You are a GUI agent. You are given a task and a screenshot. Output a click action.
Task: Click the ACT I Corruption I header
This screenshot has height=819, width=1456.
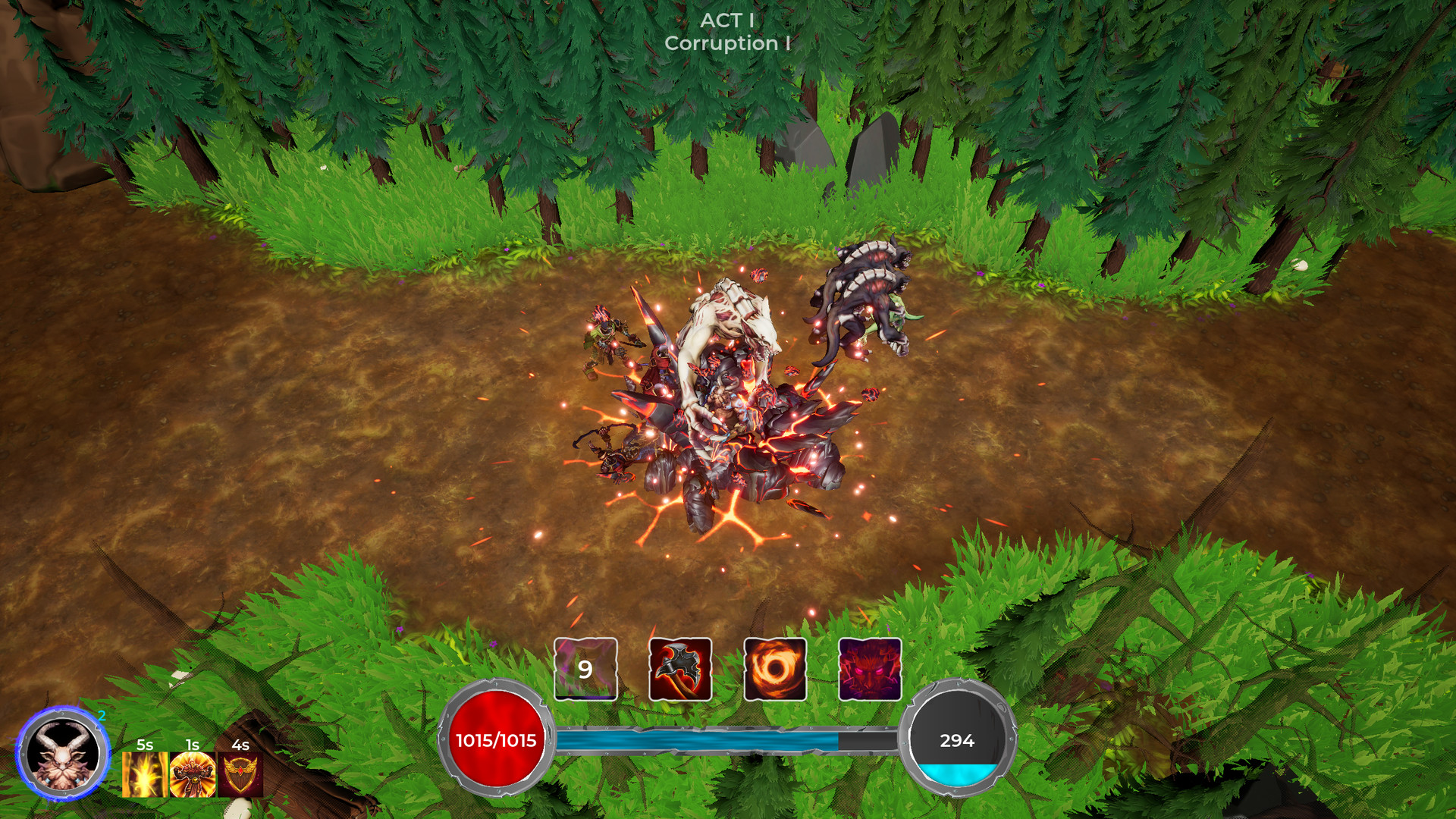click(726, 34)
